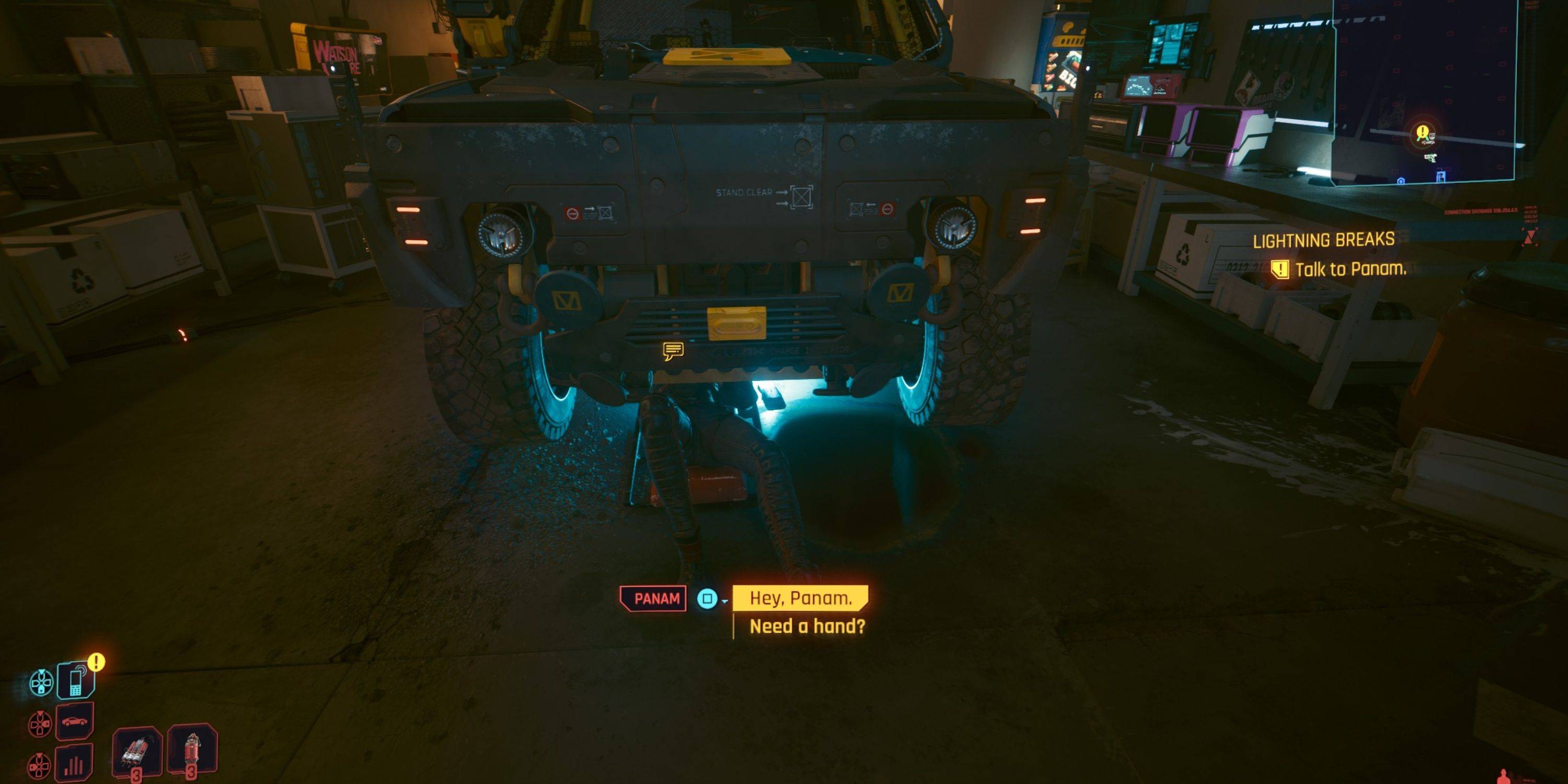The height and width of the screenshot is (784, 1568).
Task: Click the yellow speech bubble marker
Action: (673, 351)
